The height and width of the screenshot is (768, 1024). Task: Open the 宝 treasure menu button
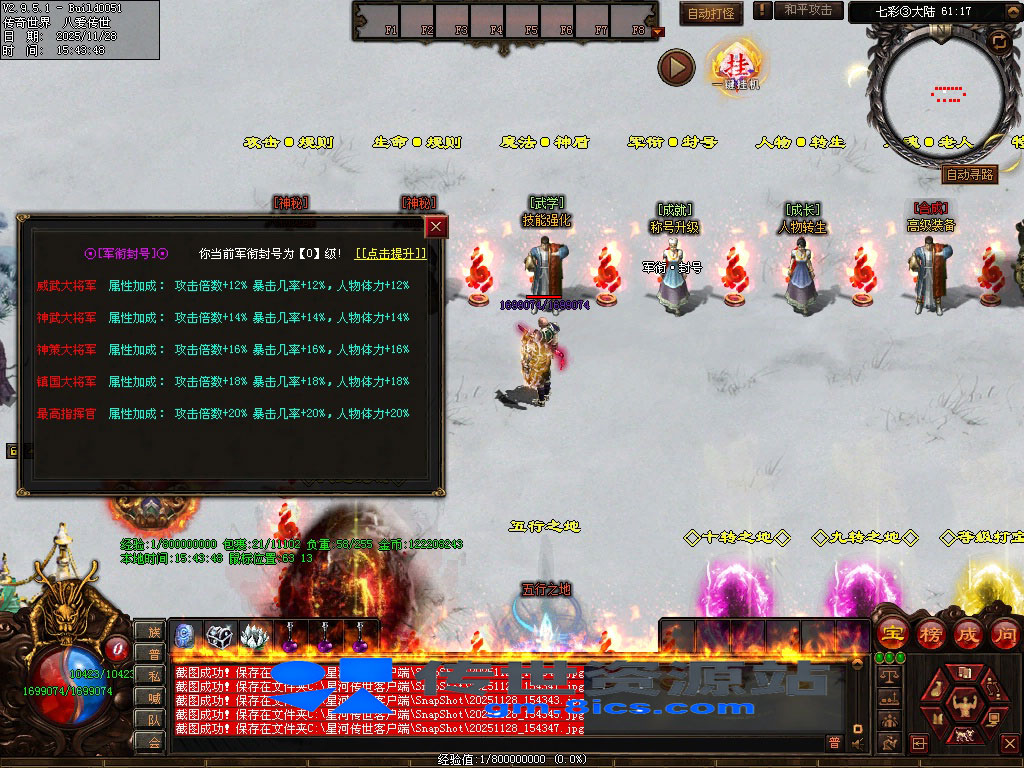click(x=892, y=633)
